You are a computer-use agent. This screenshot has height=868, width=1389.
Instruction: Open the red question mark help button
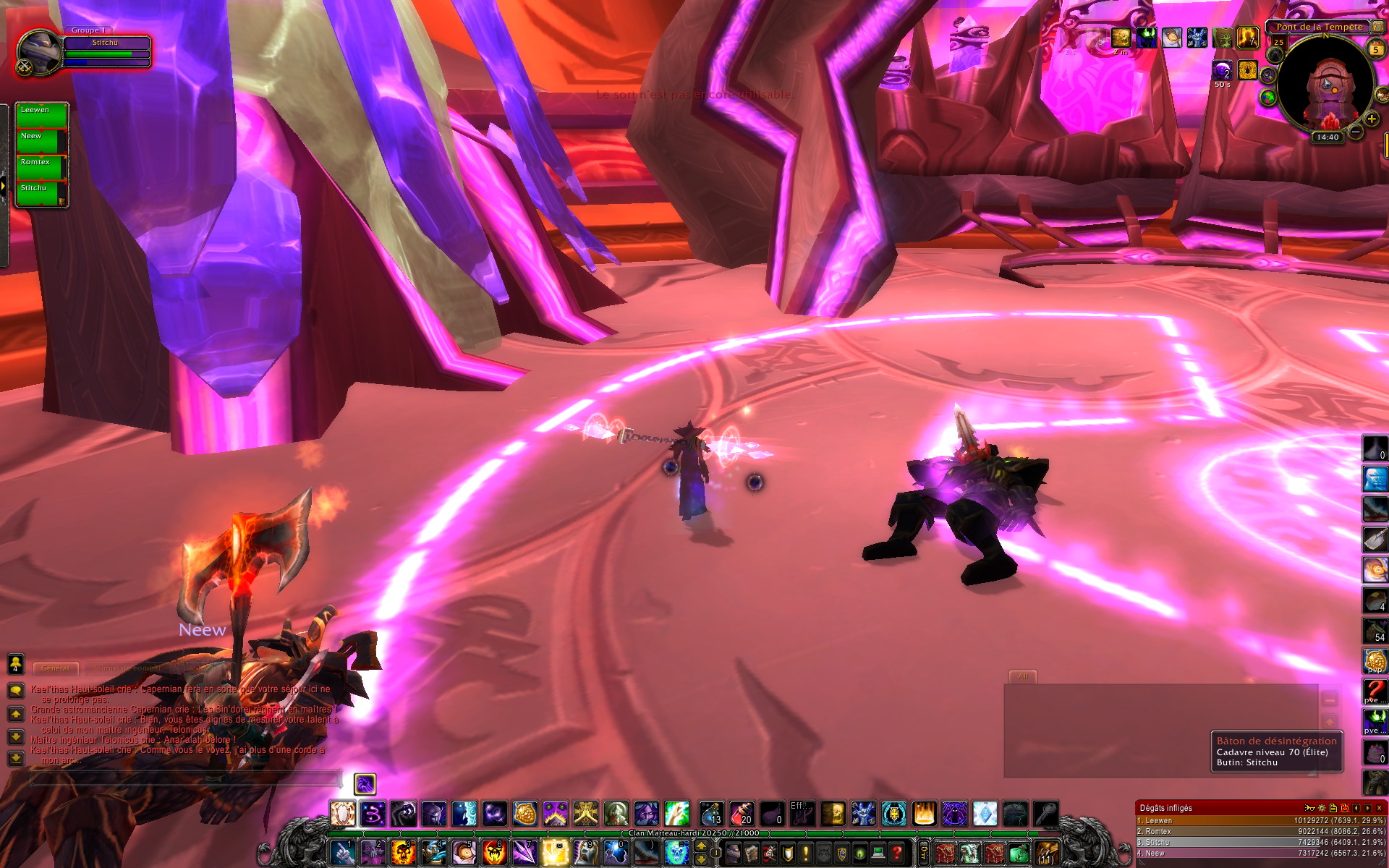click(x=896, y=854)
